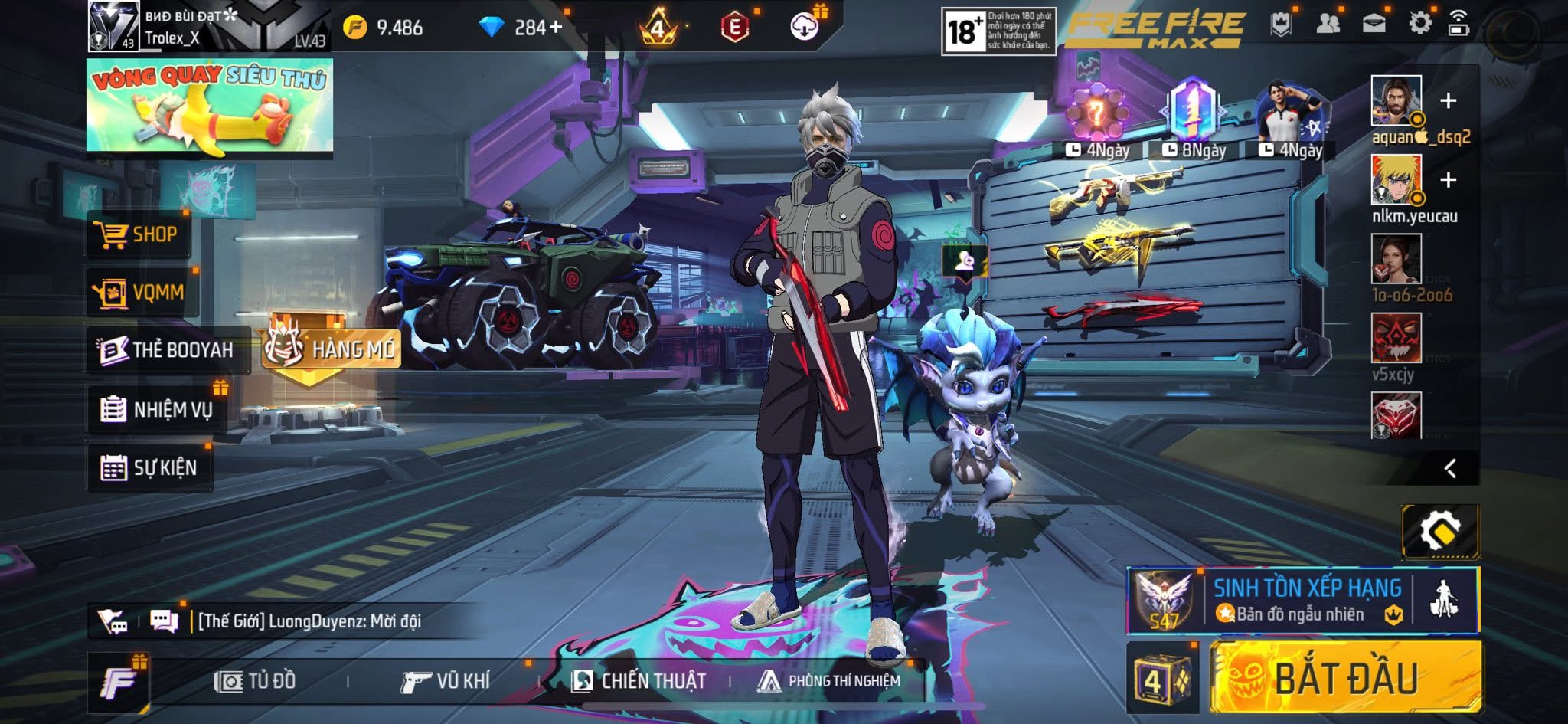
Task: Add more diamonds with plus button
Action: coord(555,28)
